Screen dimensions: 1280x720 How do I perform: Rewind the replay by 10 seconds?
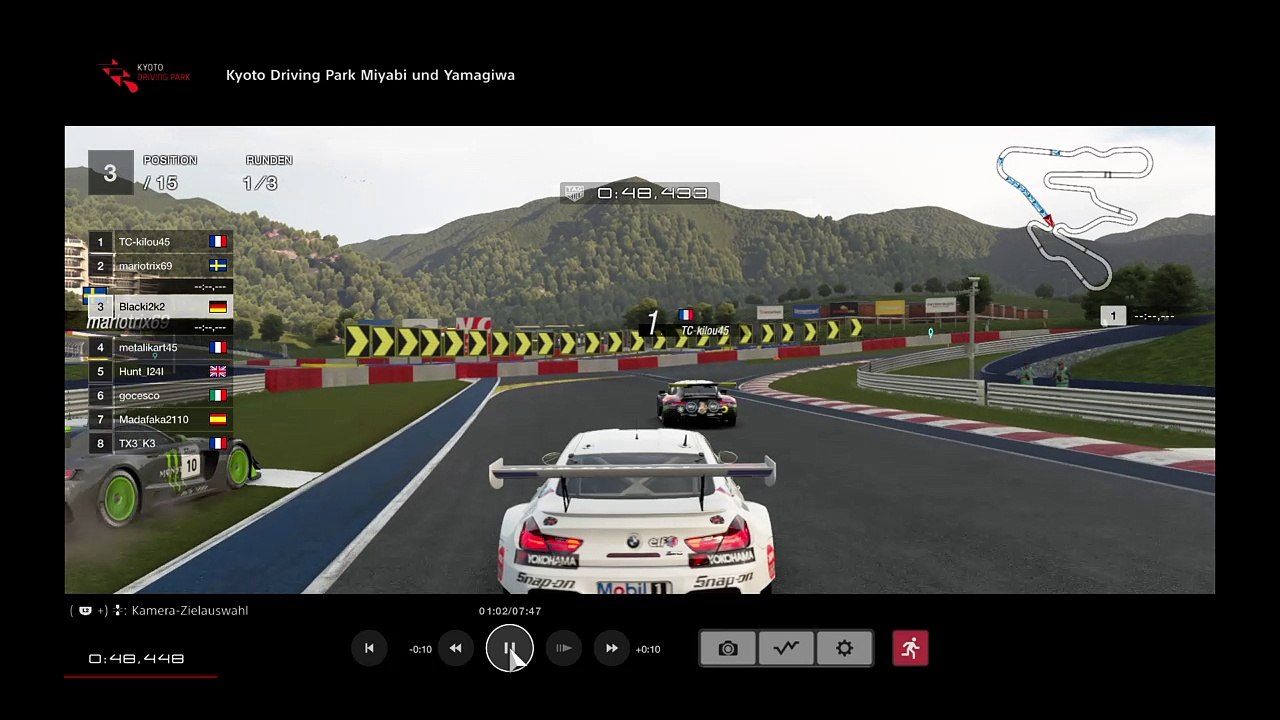pyautogui.click(x=455, y=649)
